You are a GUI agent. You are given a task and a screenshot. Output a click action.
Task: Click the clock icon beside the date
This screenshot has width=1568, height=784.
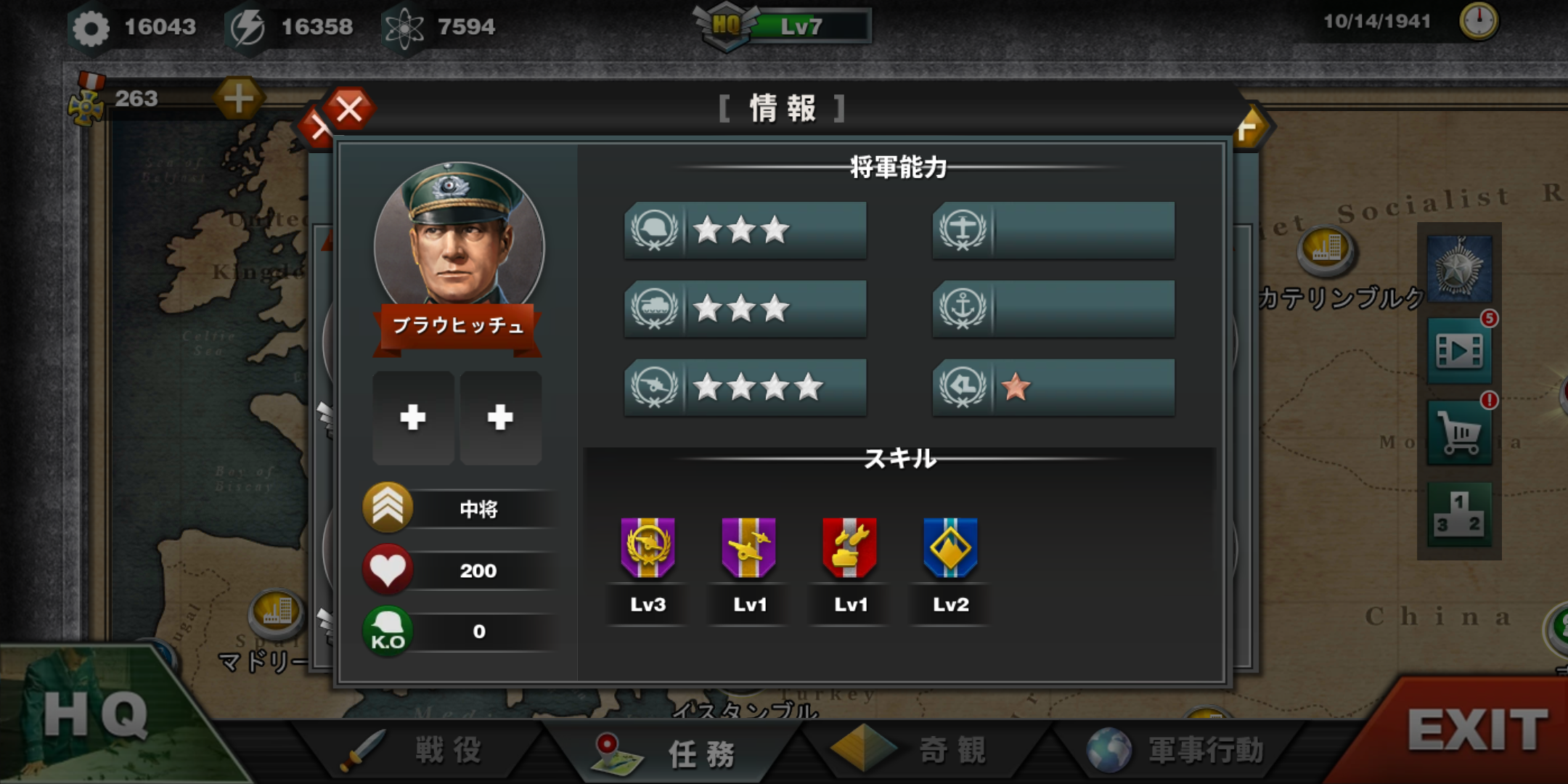coord(1478,21)
